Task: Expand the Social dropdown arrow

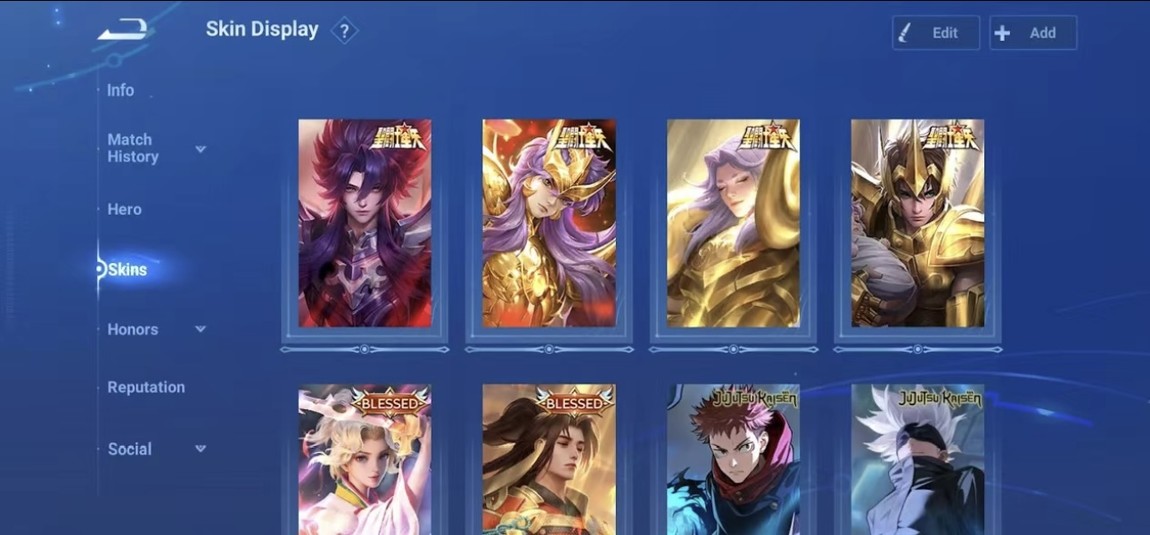Action: pyautogui.click(x=200, y=449)
